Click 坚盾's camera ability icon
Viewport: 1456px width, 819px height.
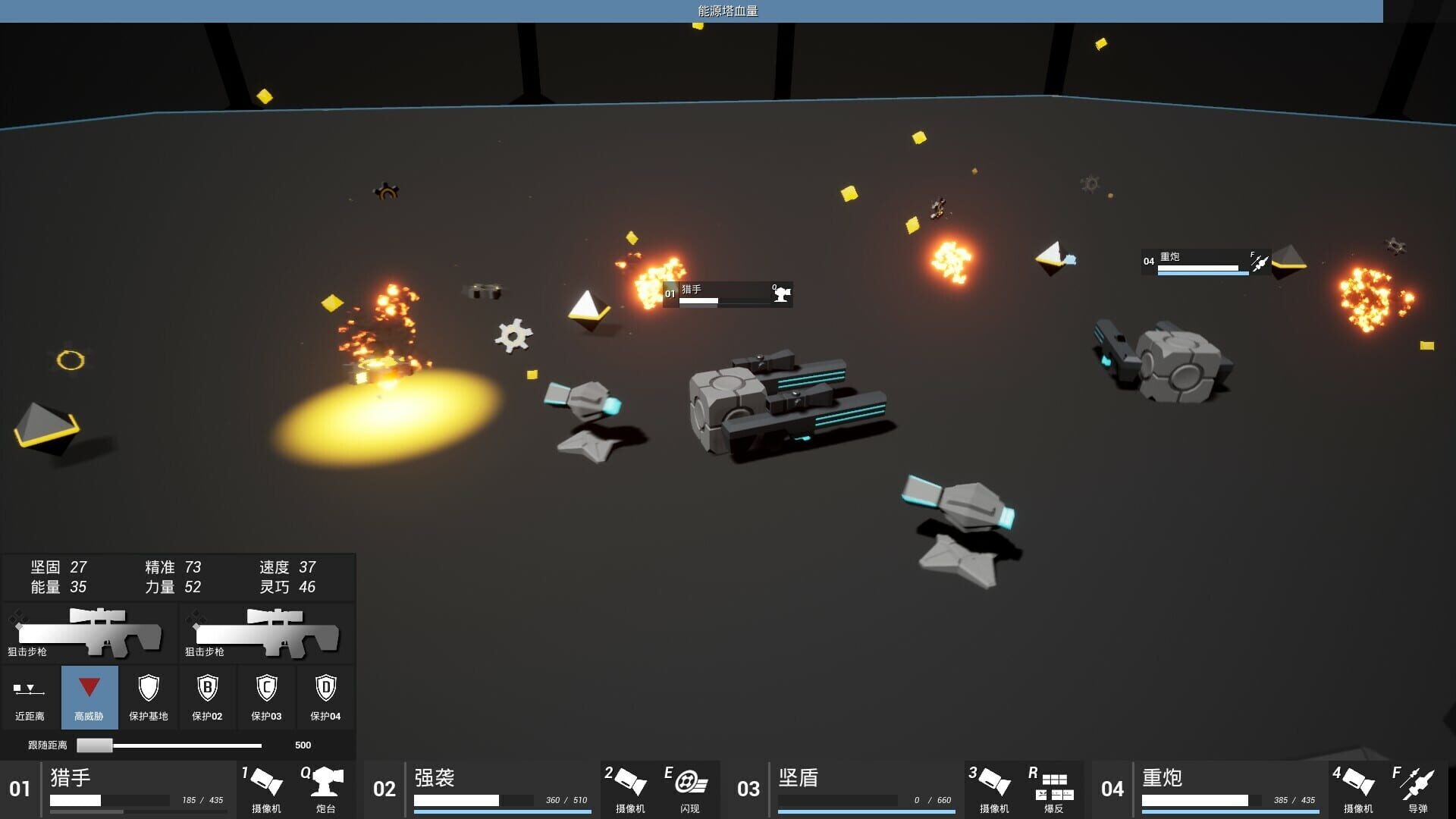992,785
